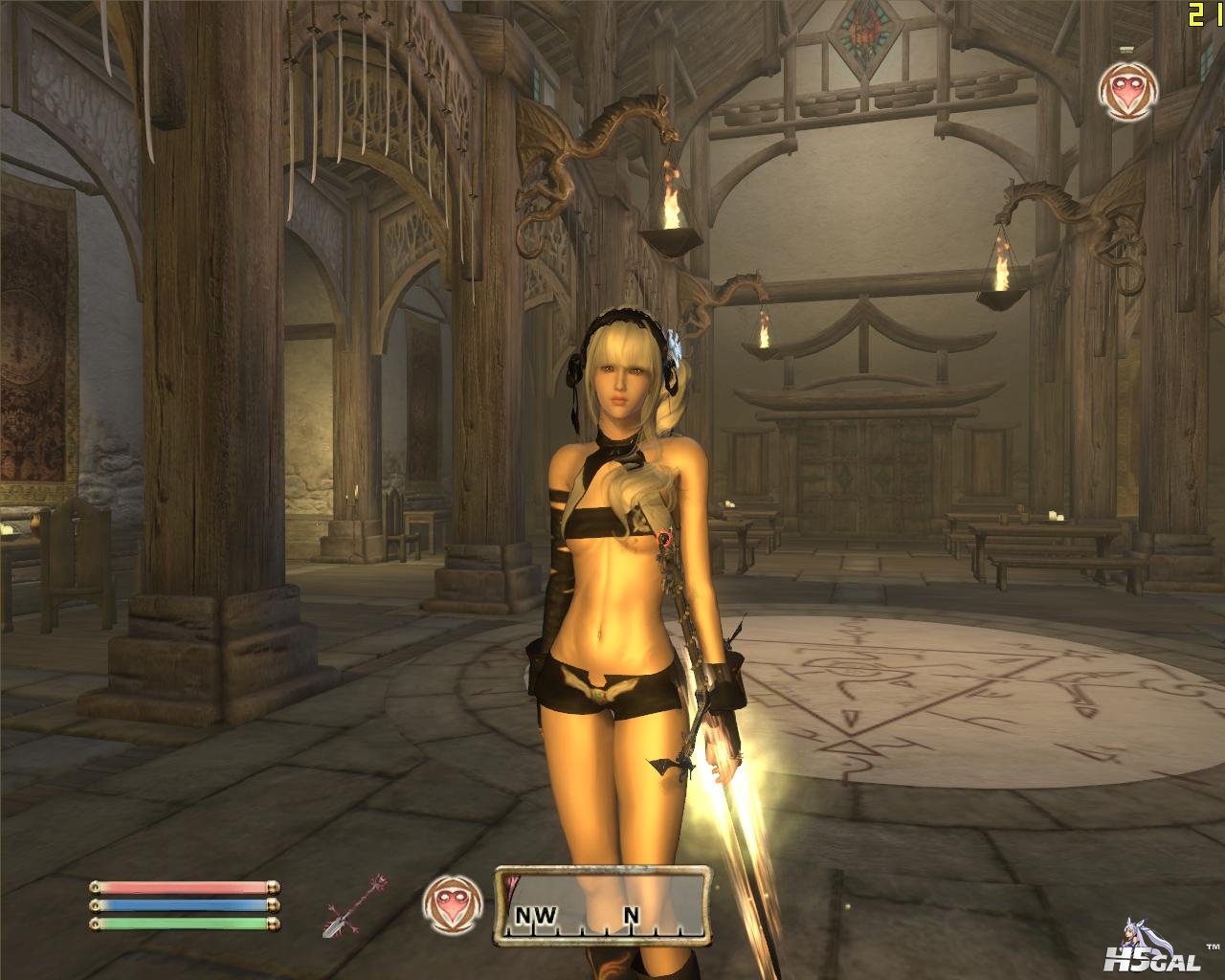The image size is (1225, 980).
Task: Open the active heart effect icon
Action: 1125,92
